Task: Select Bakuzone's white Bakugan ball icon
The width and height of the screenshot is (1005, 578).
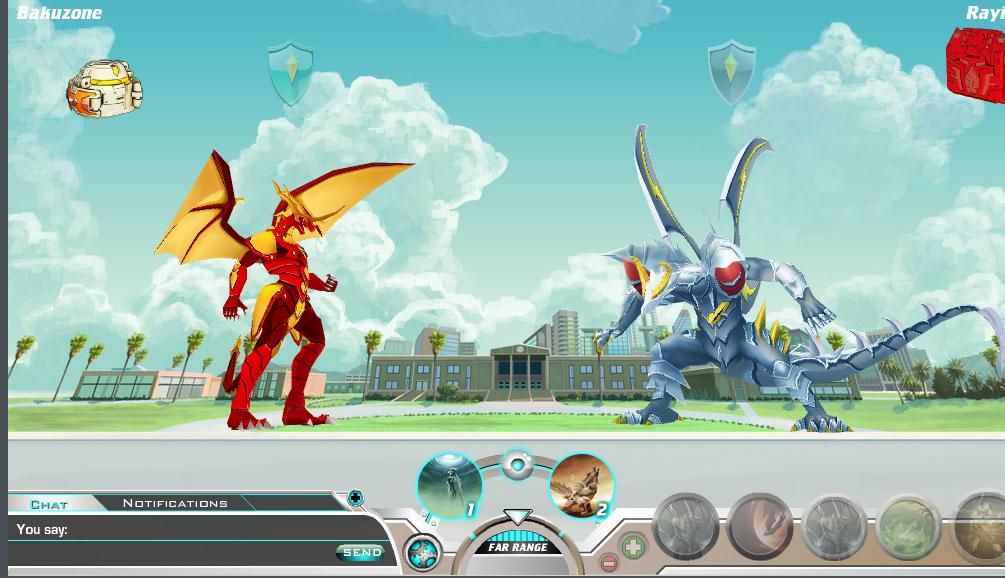Action: (x=105, y=88)
